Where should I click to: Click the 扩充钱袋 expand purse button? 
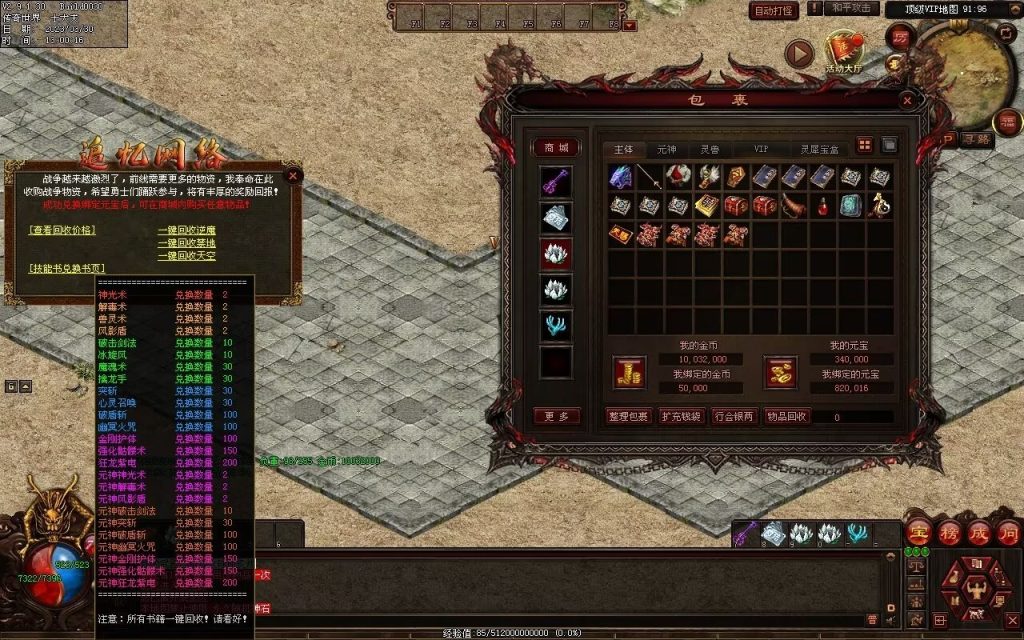[681, 416]
